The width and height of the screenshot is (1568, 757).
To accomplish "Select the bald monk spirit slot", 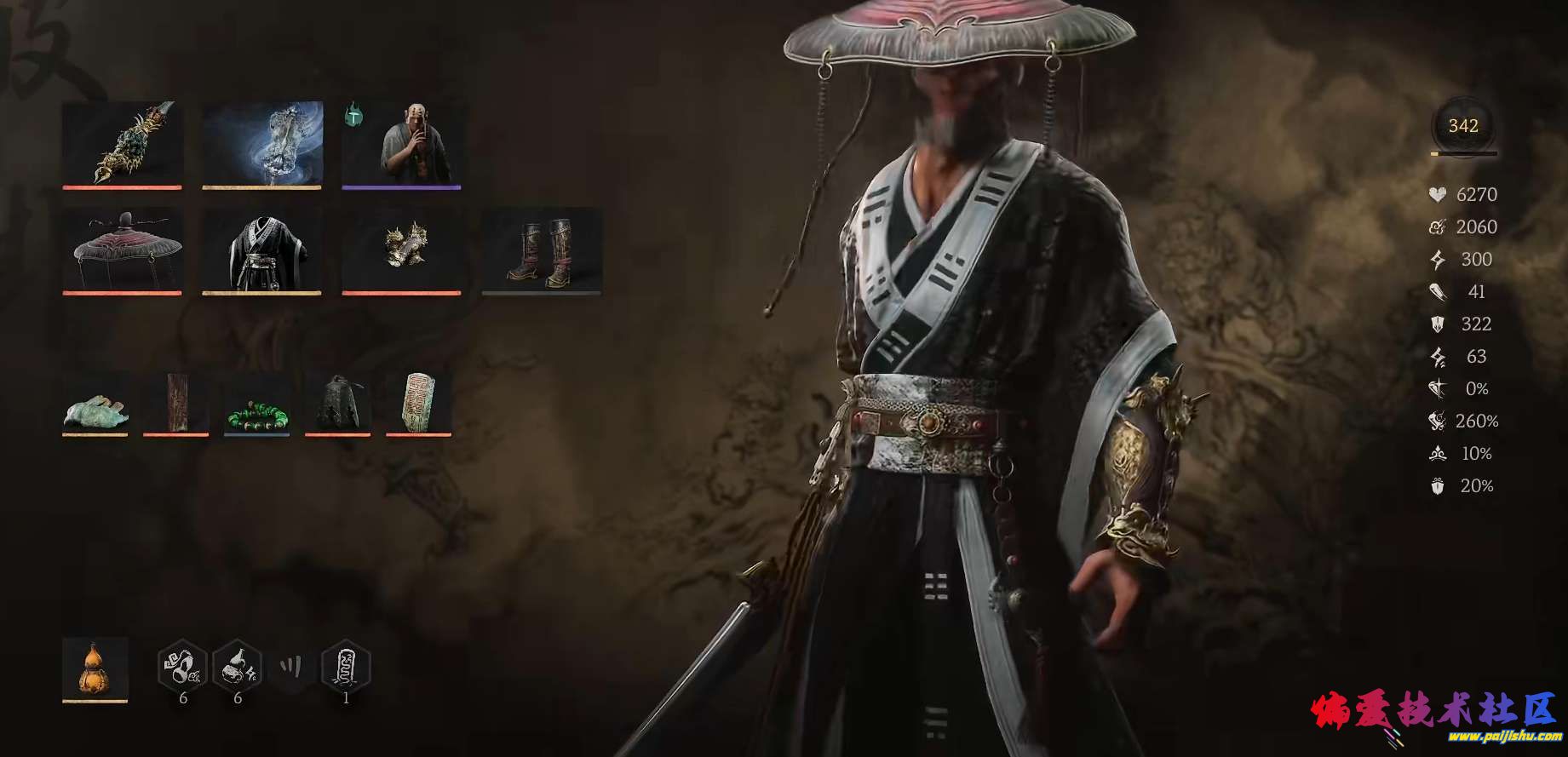I will pos(401,143).
